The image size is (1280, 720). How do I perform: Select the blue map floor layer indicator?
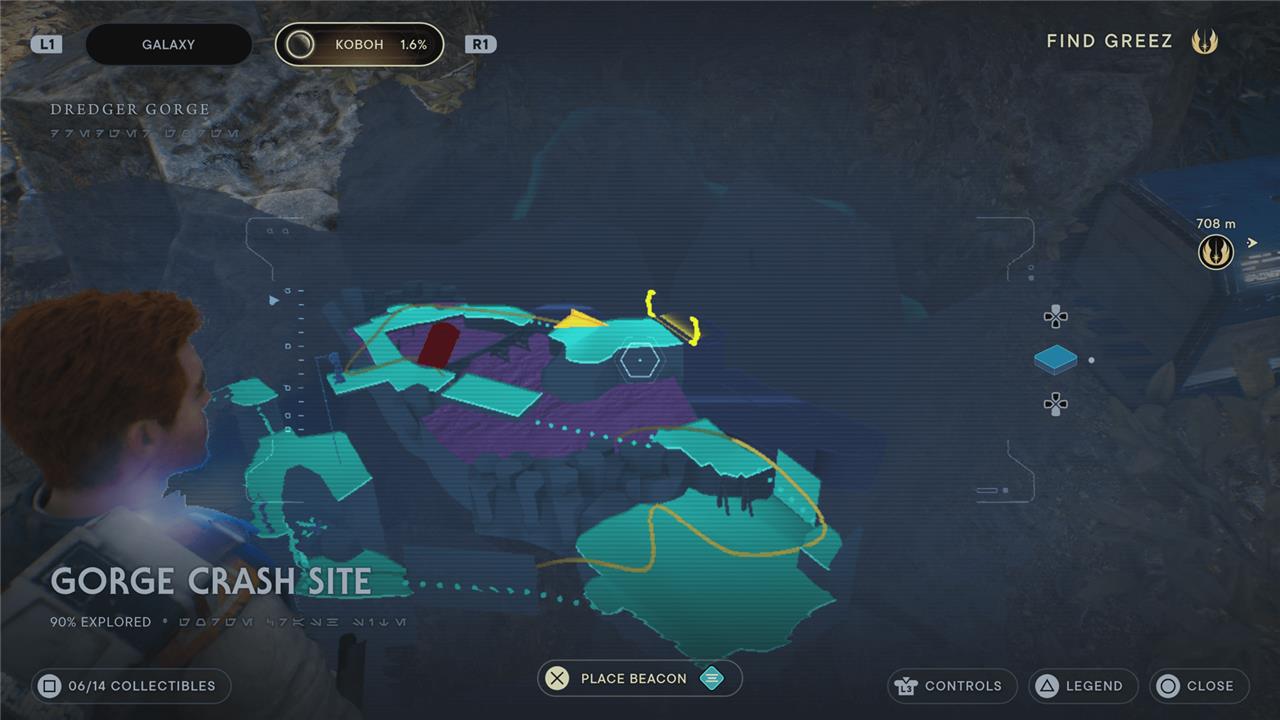coord(1055,360)
